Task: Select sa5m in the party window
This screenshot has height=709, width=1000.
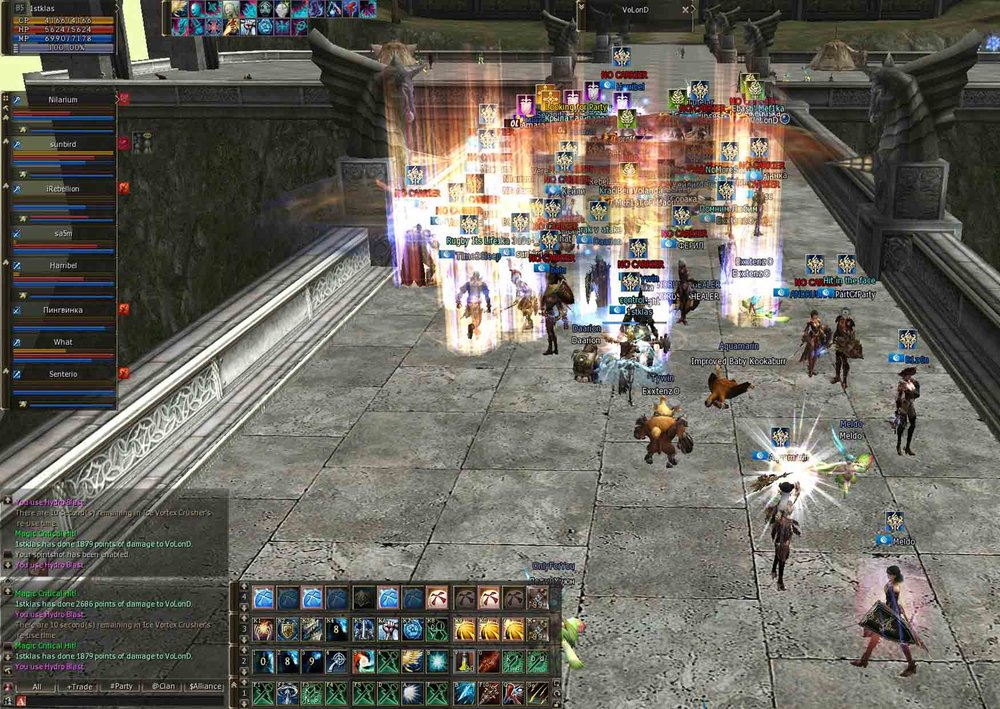Action: pos(62,232)
